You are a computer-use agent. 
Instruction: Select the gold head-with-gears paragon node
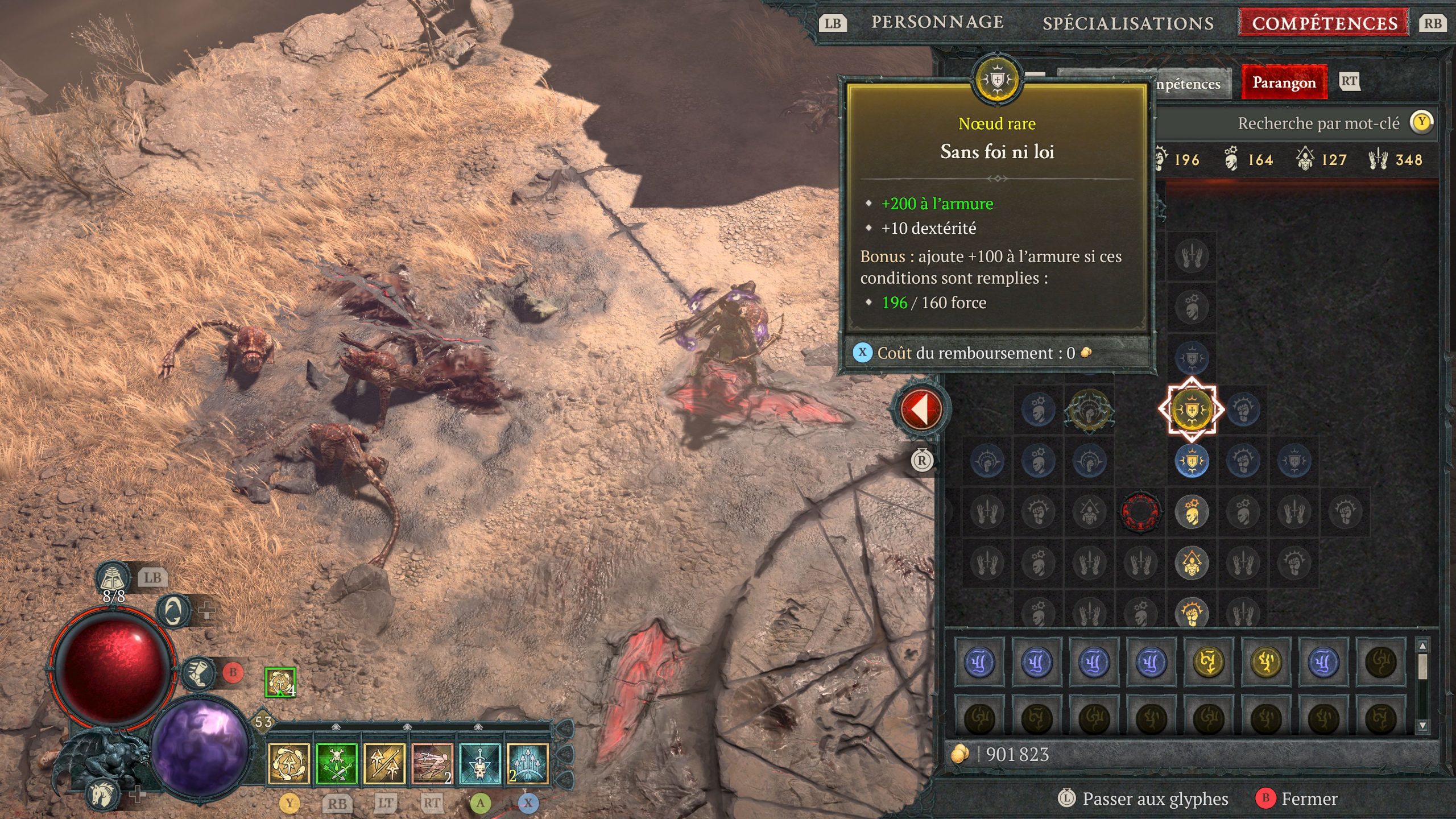click(1191, 511)
